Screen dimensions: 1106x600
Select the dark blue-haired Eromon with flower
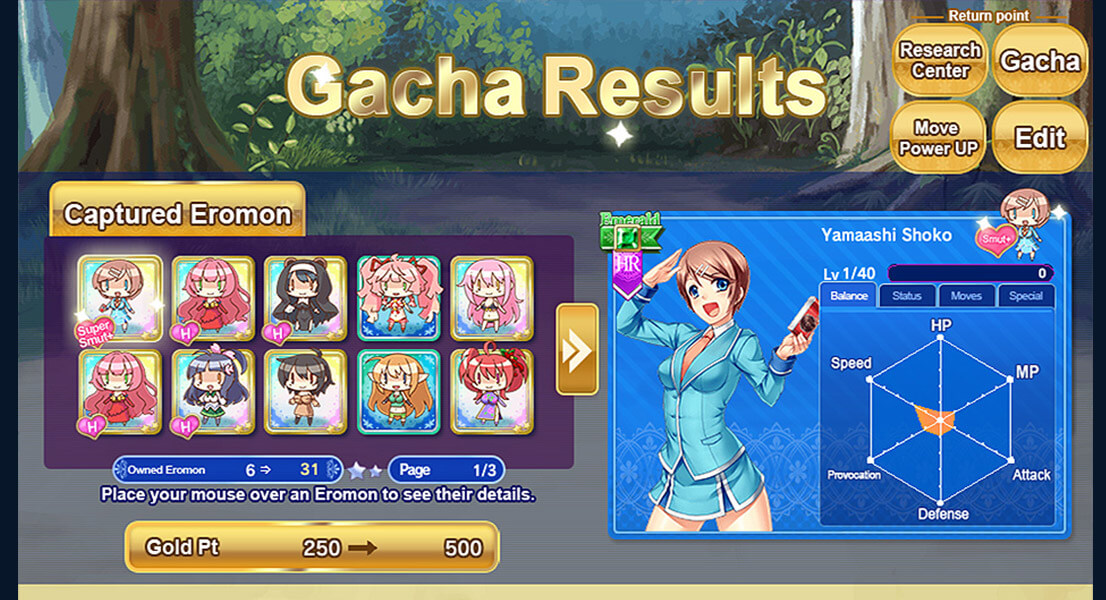click(x=213, y=391)
